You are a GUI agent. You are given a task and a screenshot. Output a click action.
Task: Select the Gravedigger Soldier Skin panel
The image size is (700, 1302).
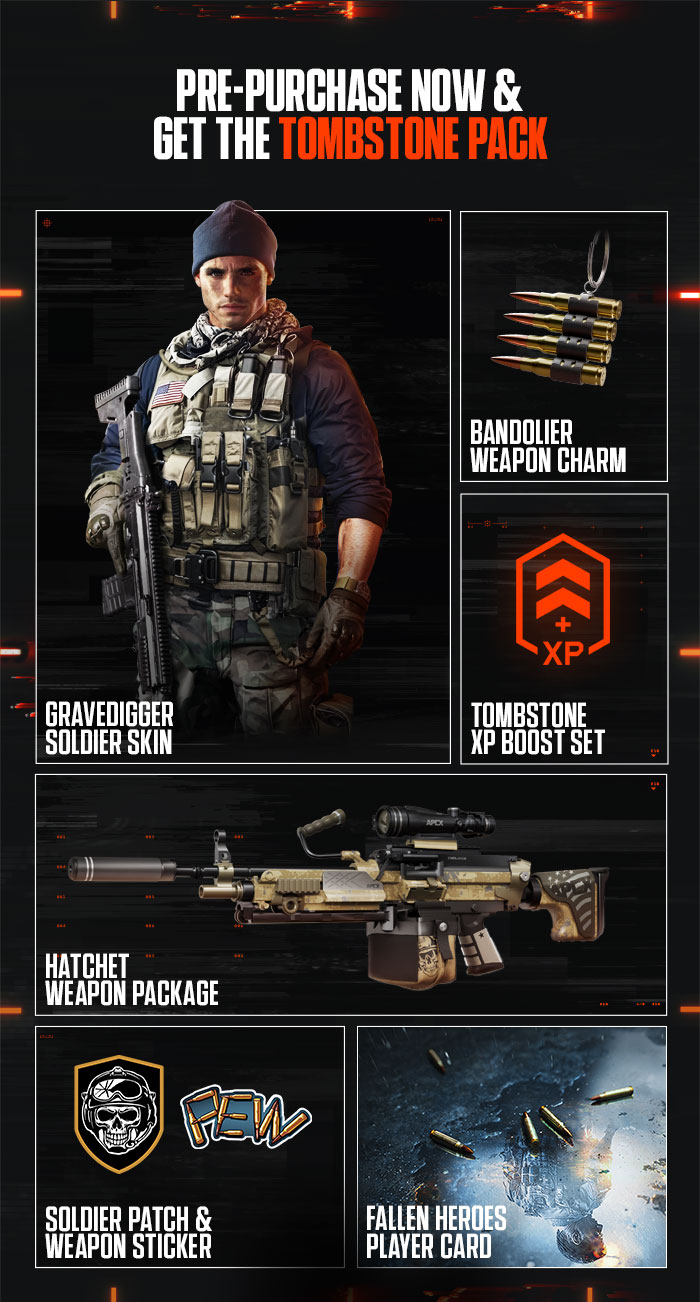[x=243, y=487]
